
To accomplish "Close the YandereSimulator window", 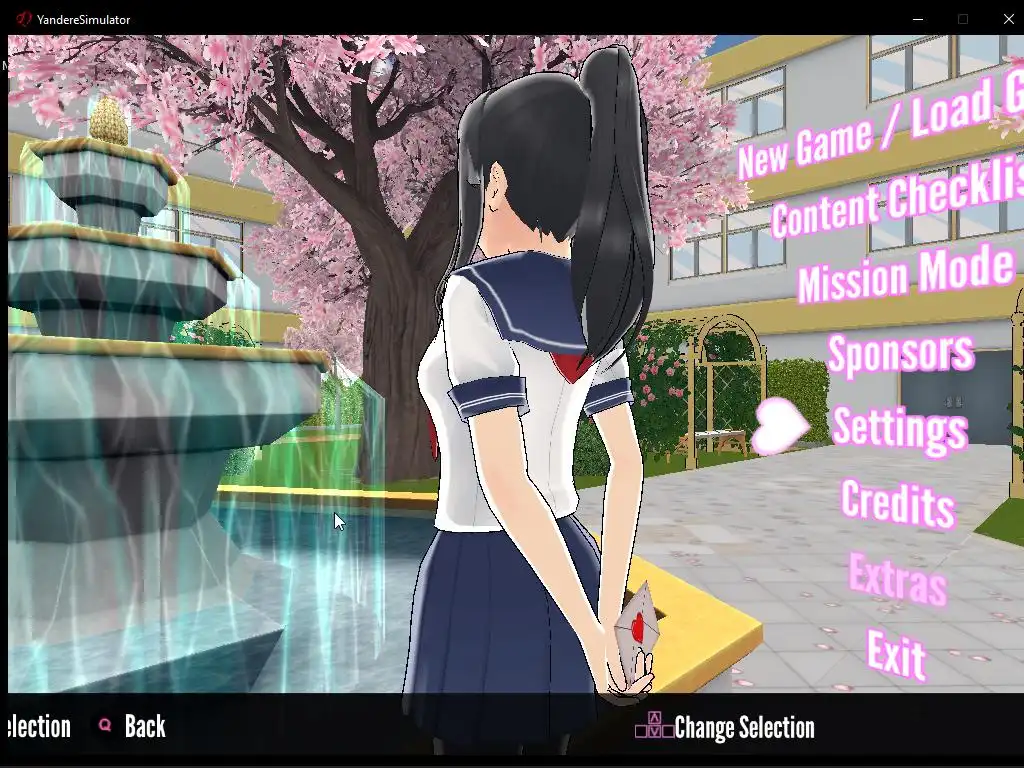I will [1008, 19].
